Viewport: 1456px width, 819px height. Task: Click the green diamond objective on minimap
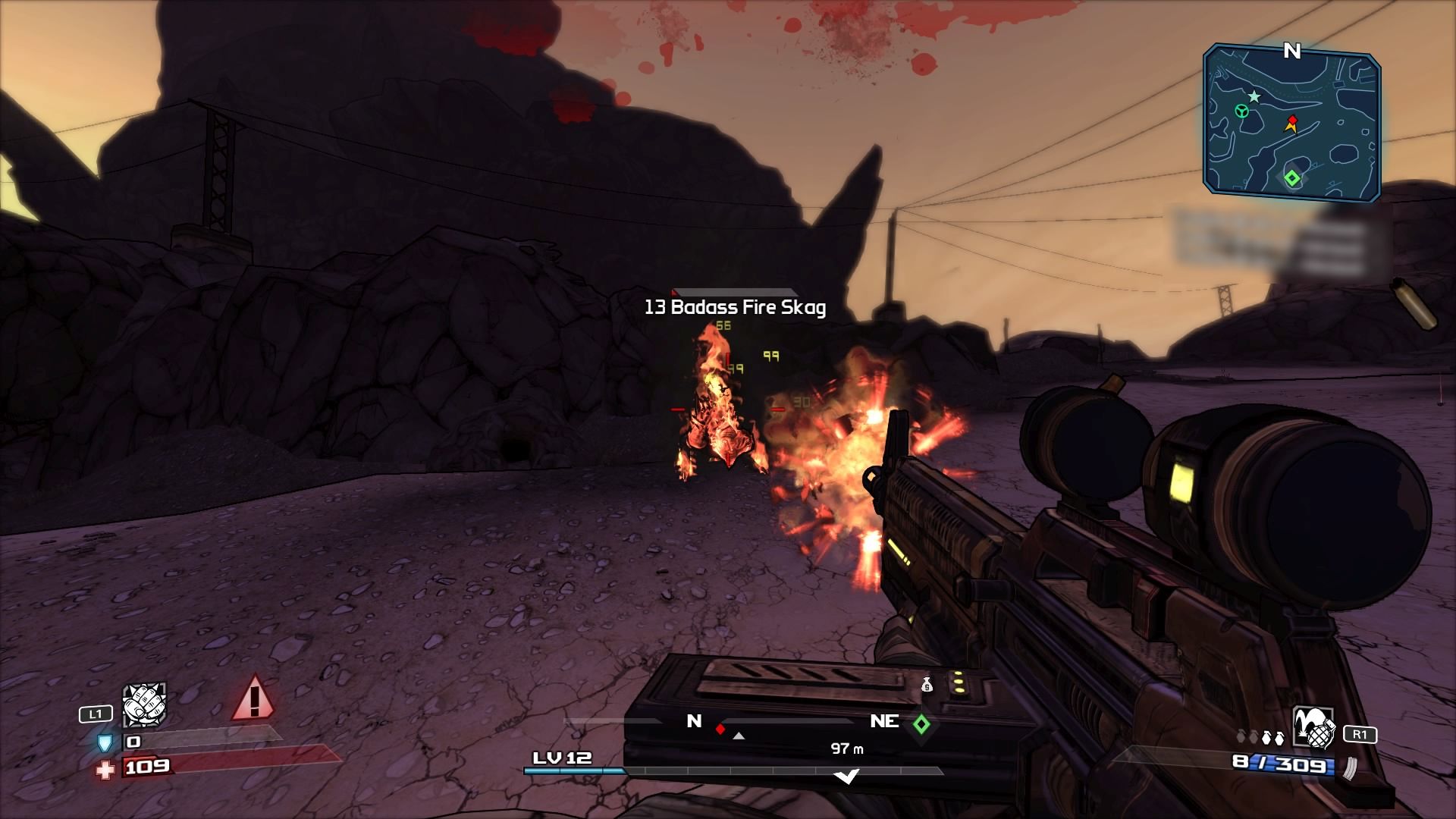pos(1291,179)
